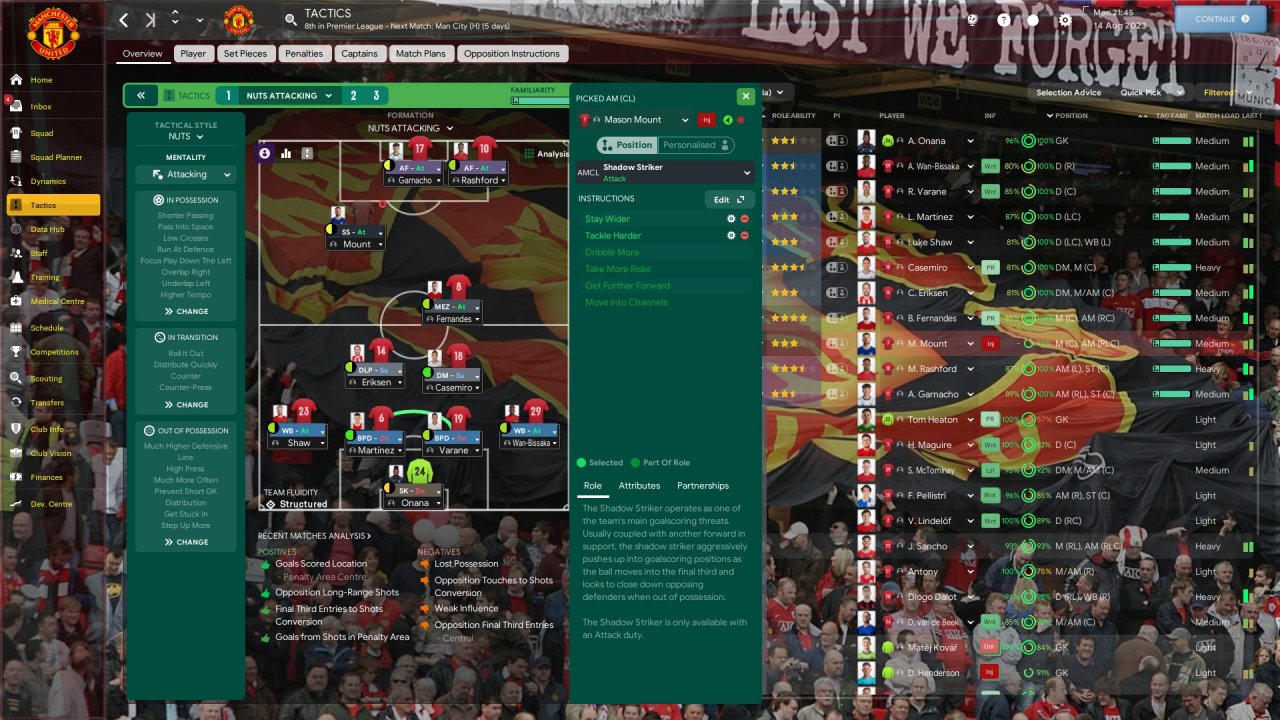Open the Inbox from the sidebar
Image resolution: width=1280 pixels, height=720 pixels.
click(41, 106)
